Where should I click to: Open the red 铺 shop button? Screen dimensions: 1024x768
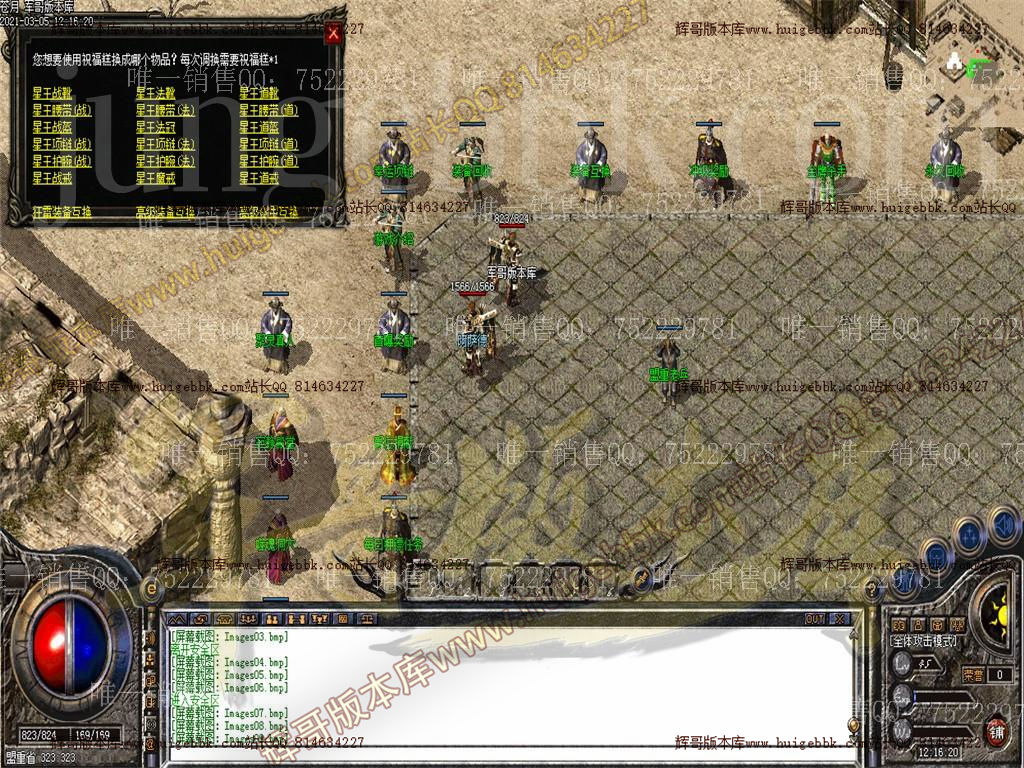point(997,732)
